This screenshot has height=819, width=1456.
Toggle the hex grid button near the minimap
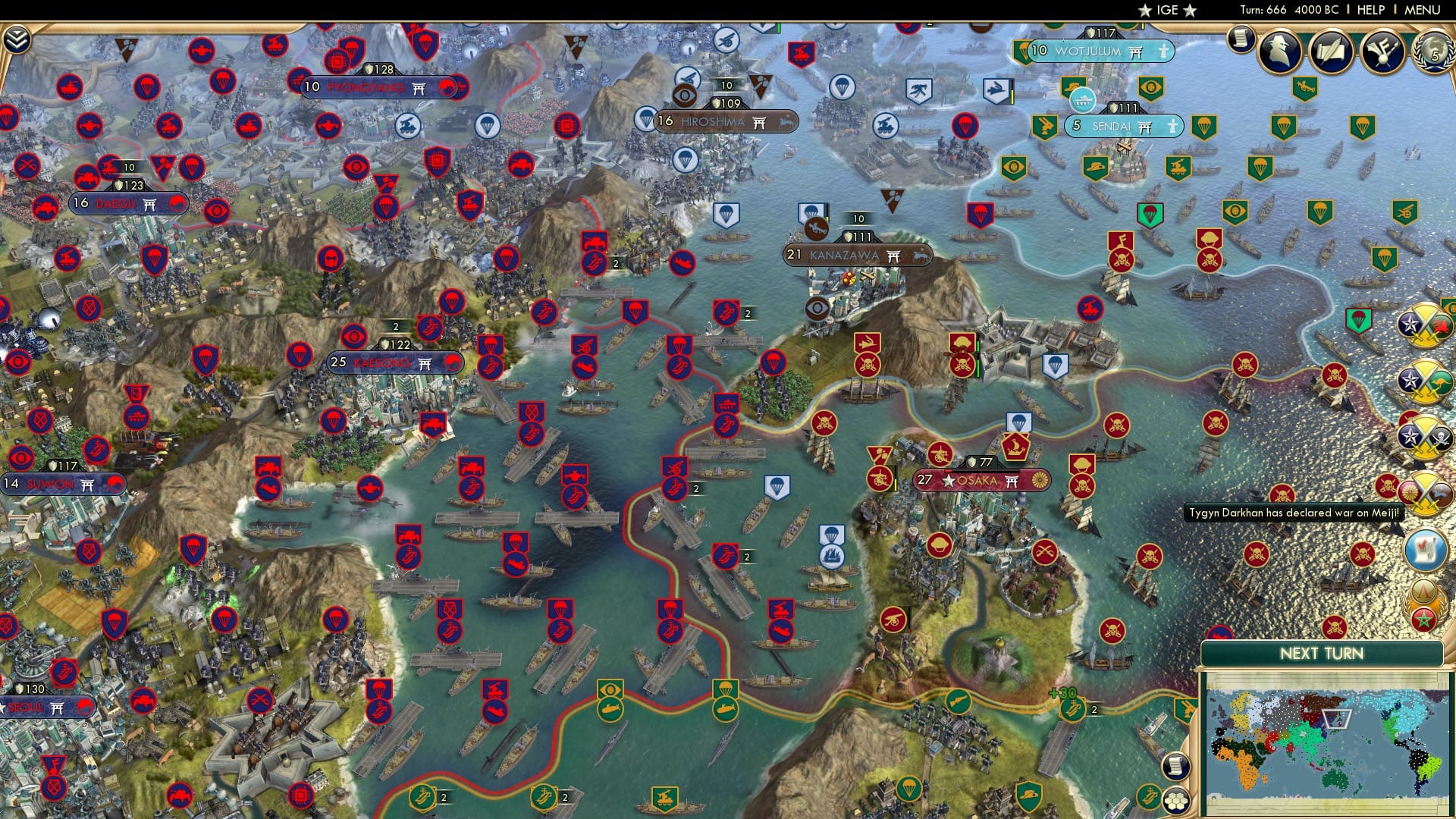coord(1176,801)
